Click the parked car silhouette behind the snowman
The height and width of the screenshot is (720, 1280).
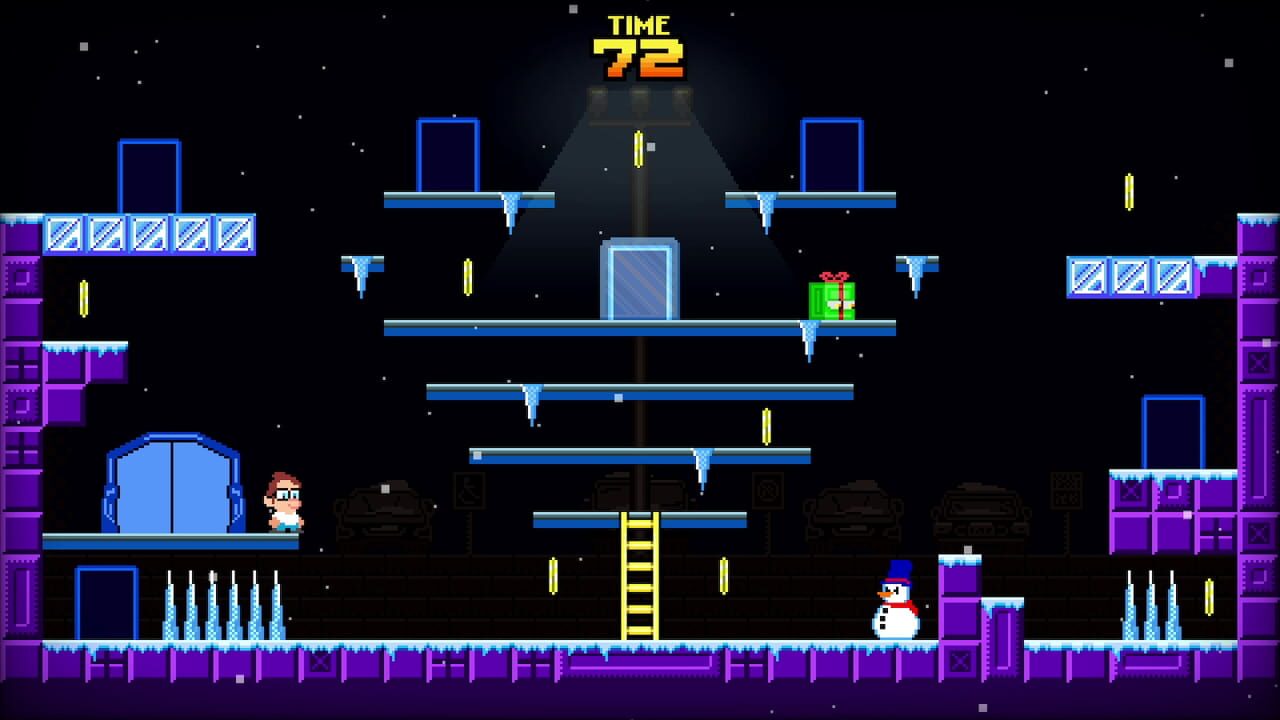tap(852, 508)
